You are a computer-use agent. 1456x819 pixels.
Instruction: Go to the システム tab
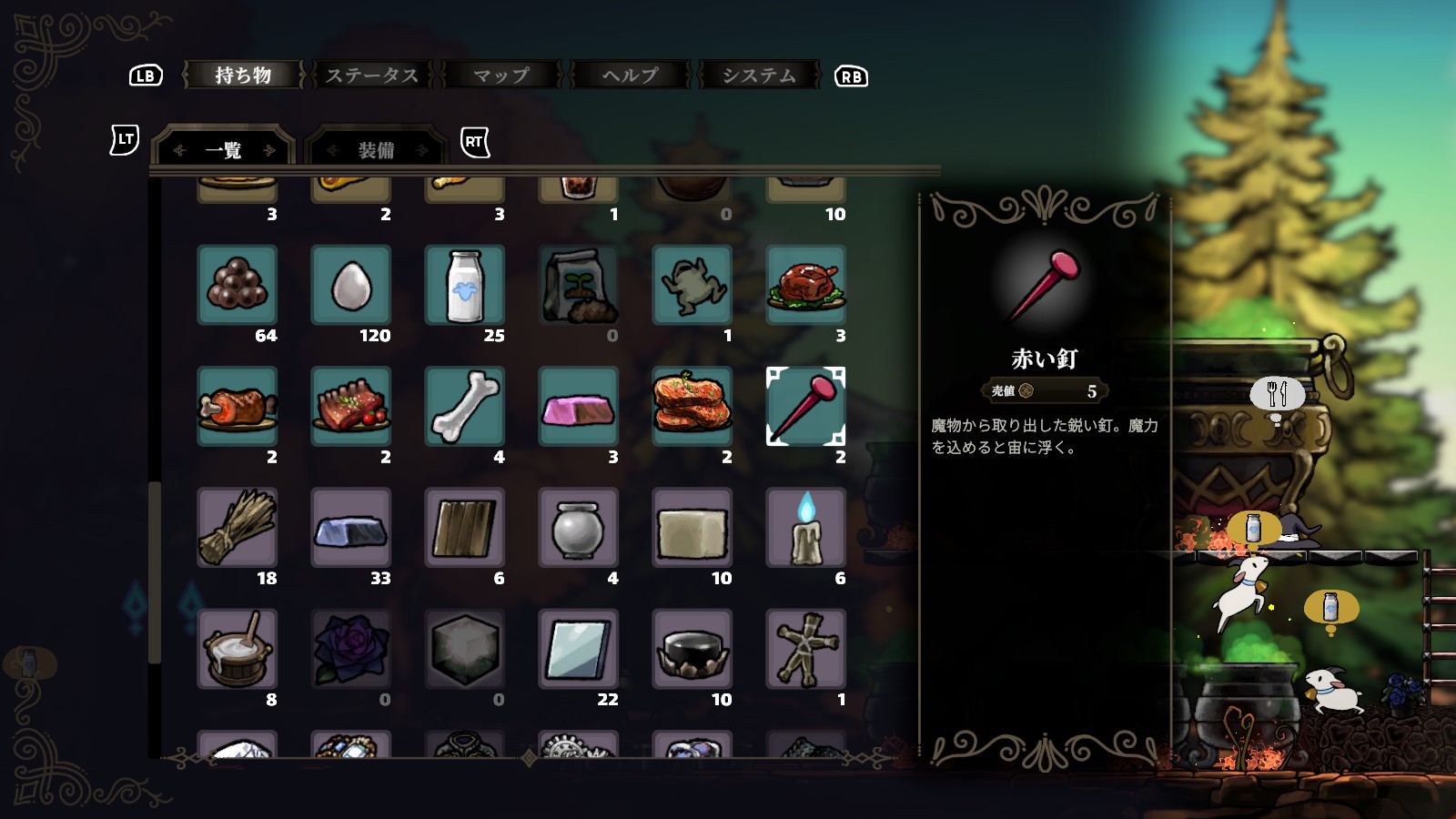[759, 76]
